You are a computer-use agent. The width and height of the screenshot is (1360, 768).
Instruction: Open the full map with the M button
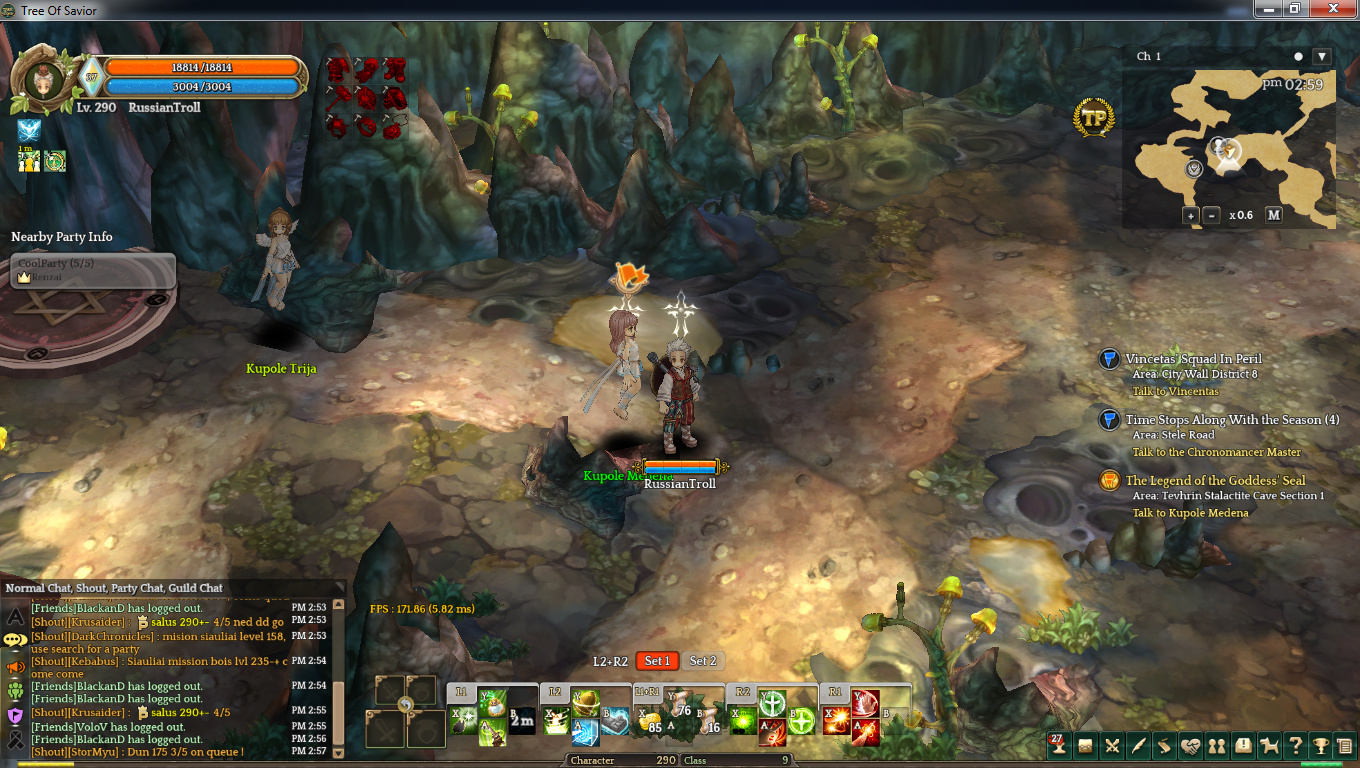click(1273, 215)
